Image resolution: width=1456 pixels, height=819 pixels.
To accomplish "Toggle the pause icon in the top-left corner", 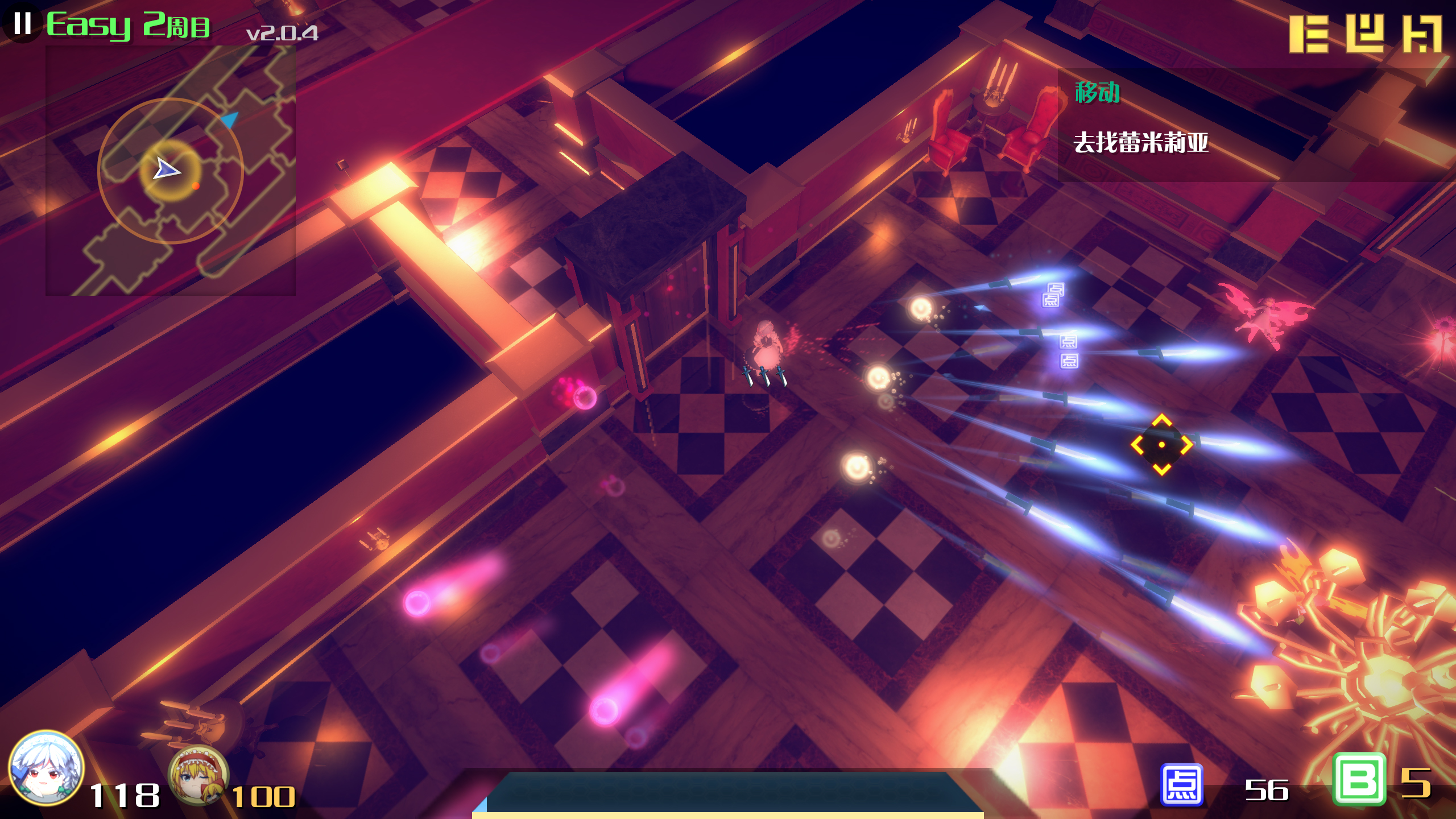I will 22,23.
